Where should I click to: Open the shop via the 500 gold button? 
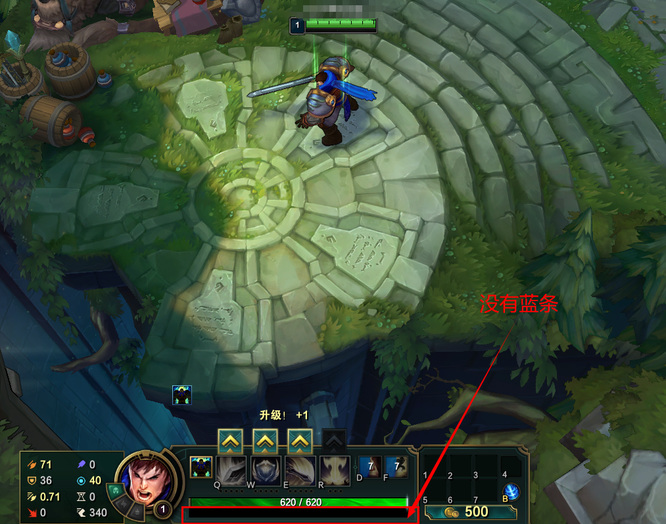[468, 511]
